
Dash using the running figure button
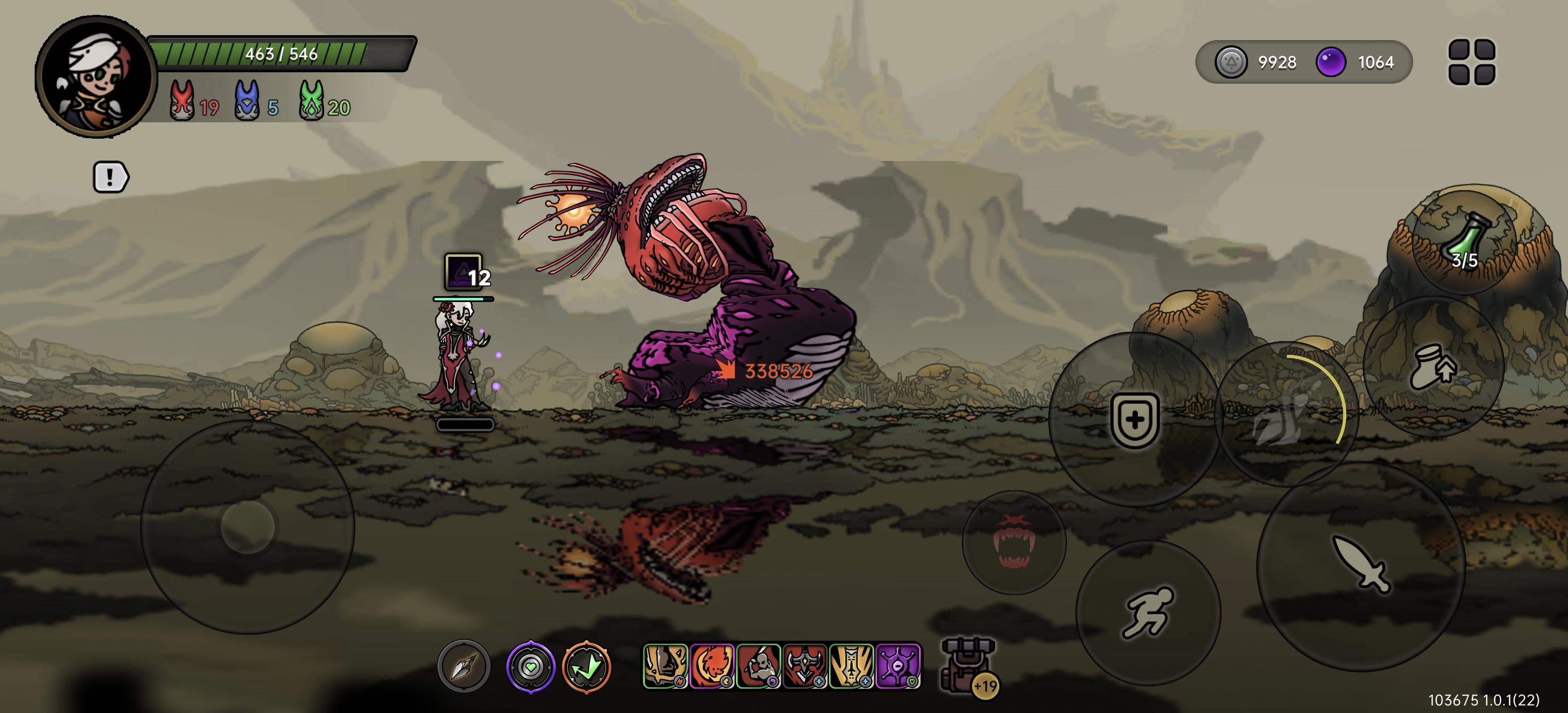coord(1148,612)
